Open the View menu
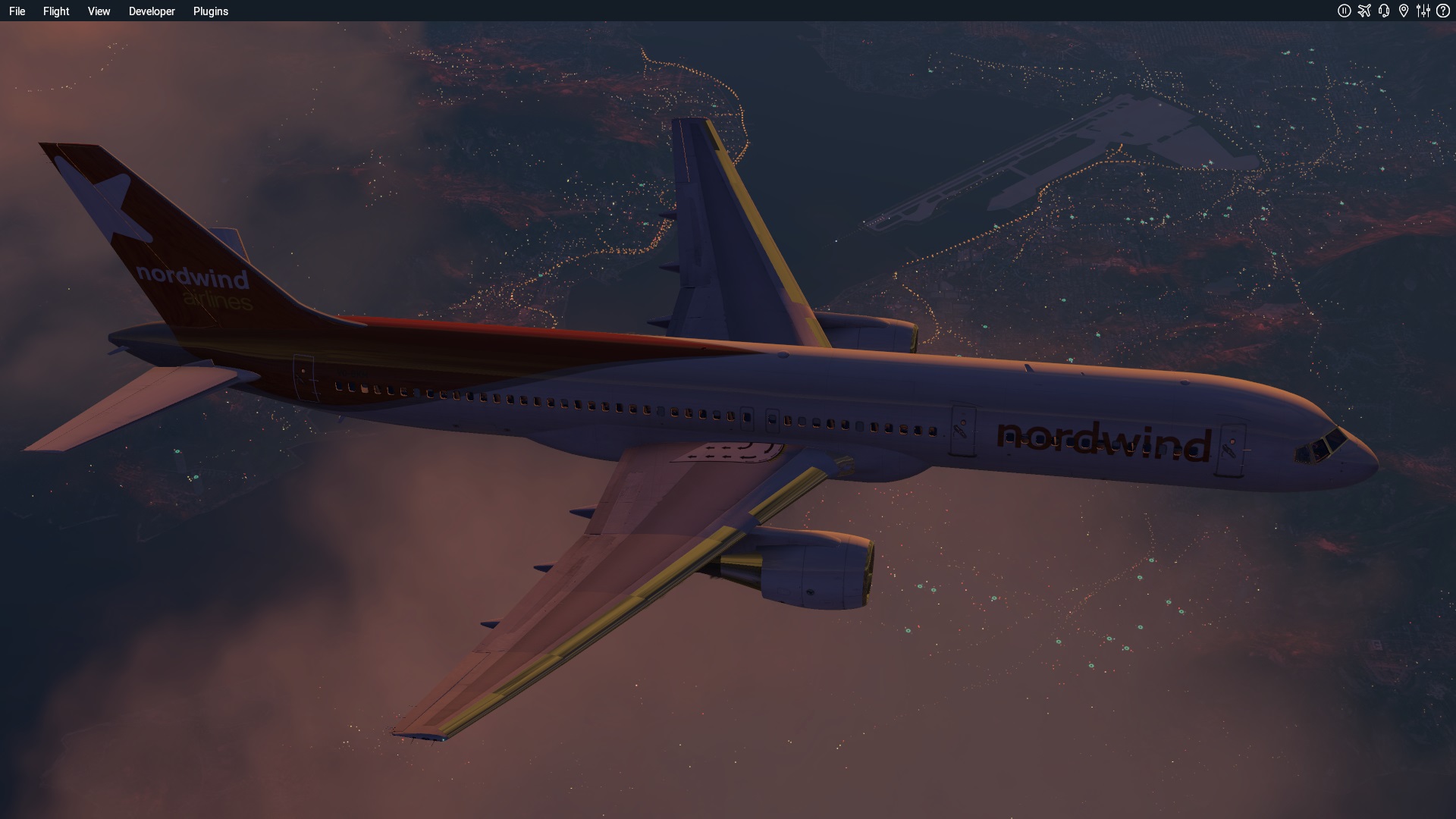This screenshot has height=819, width=1456. [98, 11]
